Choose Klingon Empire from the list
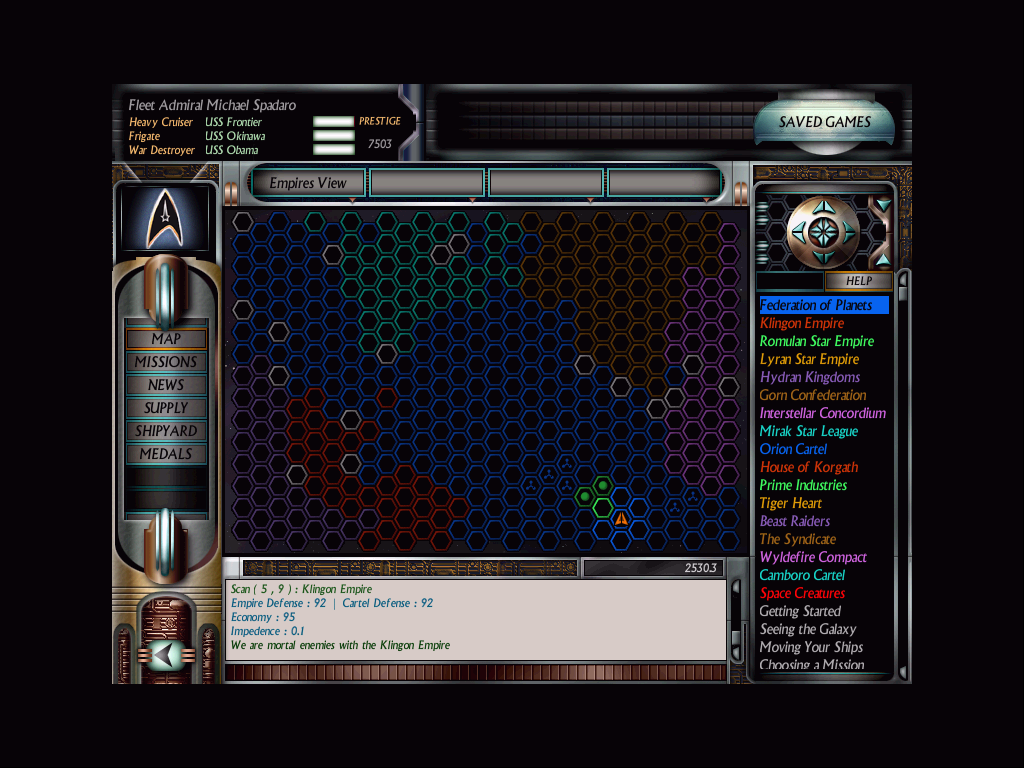Image resolution: width=1024 pixels, height=768 pixels. [802, 323]
